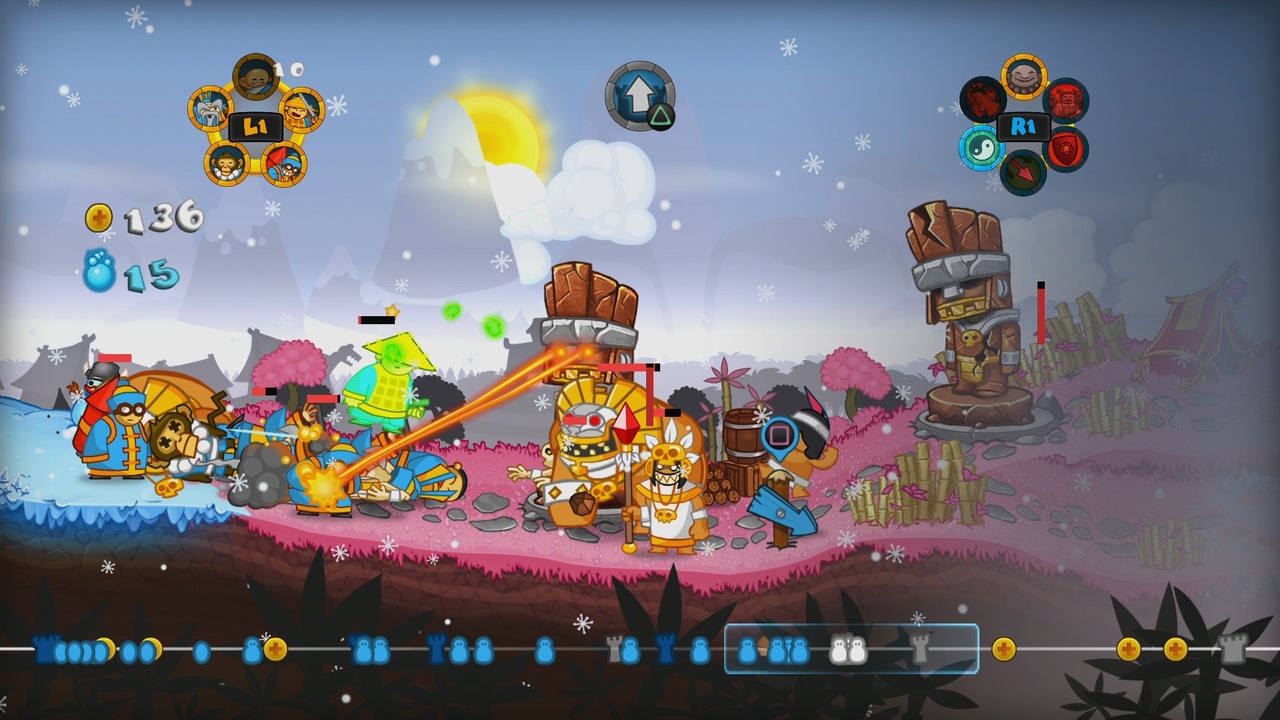Select the kite trooper icon on L1 wheel

point(284,164)
